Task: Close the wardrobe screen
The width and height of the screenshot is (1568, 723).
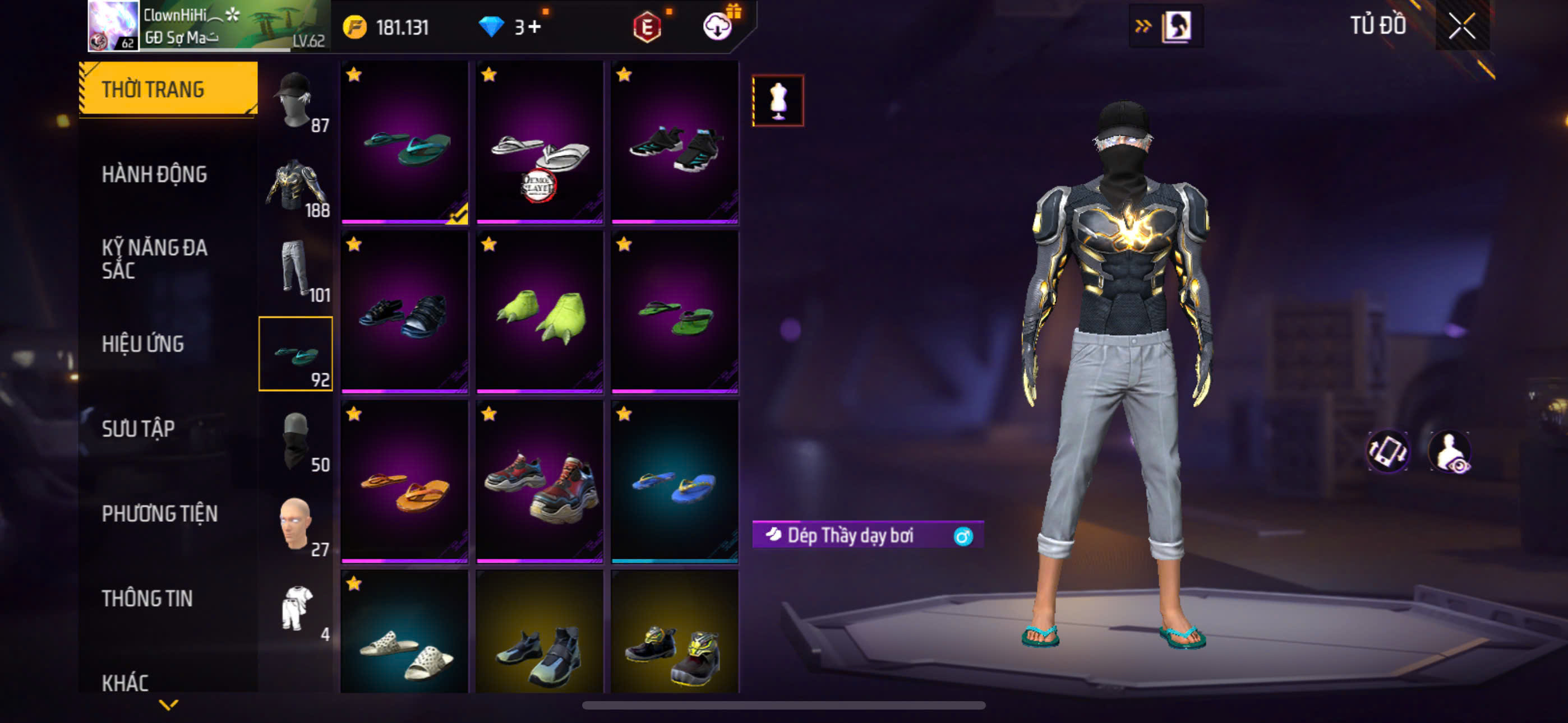Action: tap(1461, 26)
